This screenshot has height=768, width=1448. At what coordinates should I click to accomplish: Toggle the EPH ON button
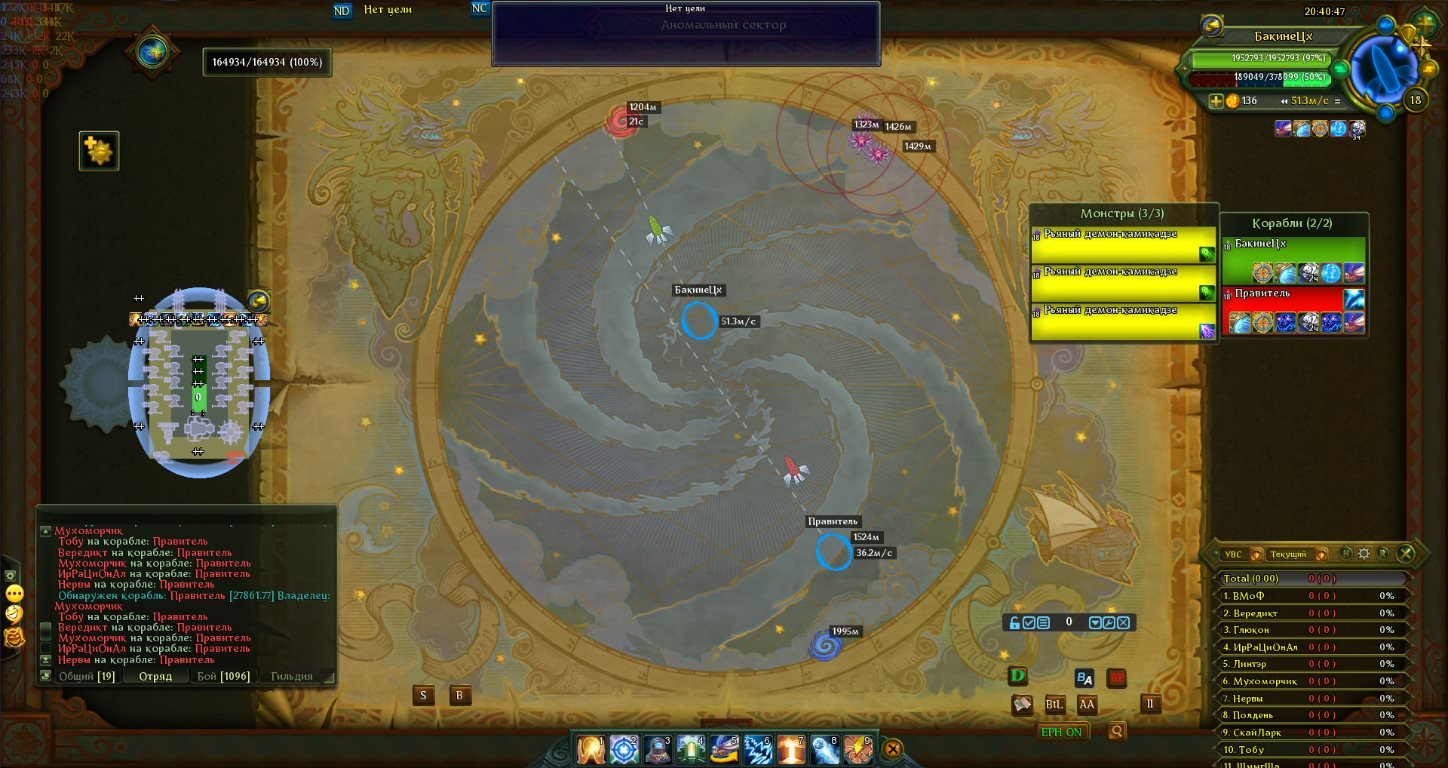(1062, 732)
